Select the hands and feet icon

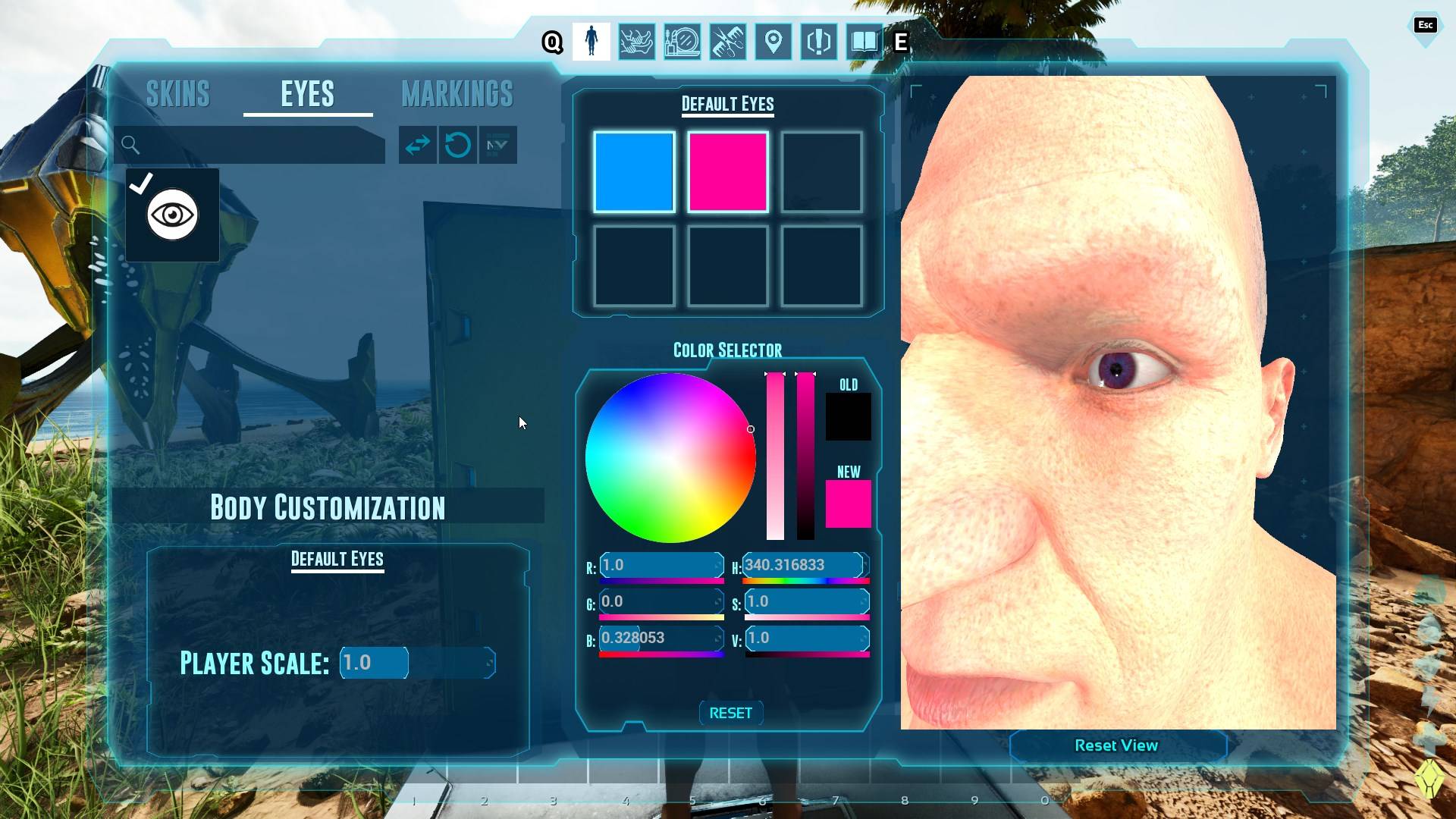[637, 42]
